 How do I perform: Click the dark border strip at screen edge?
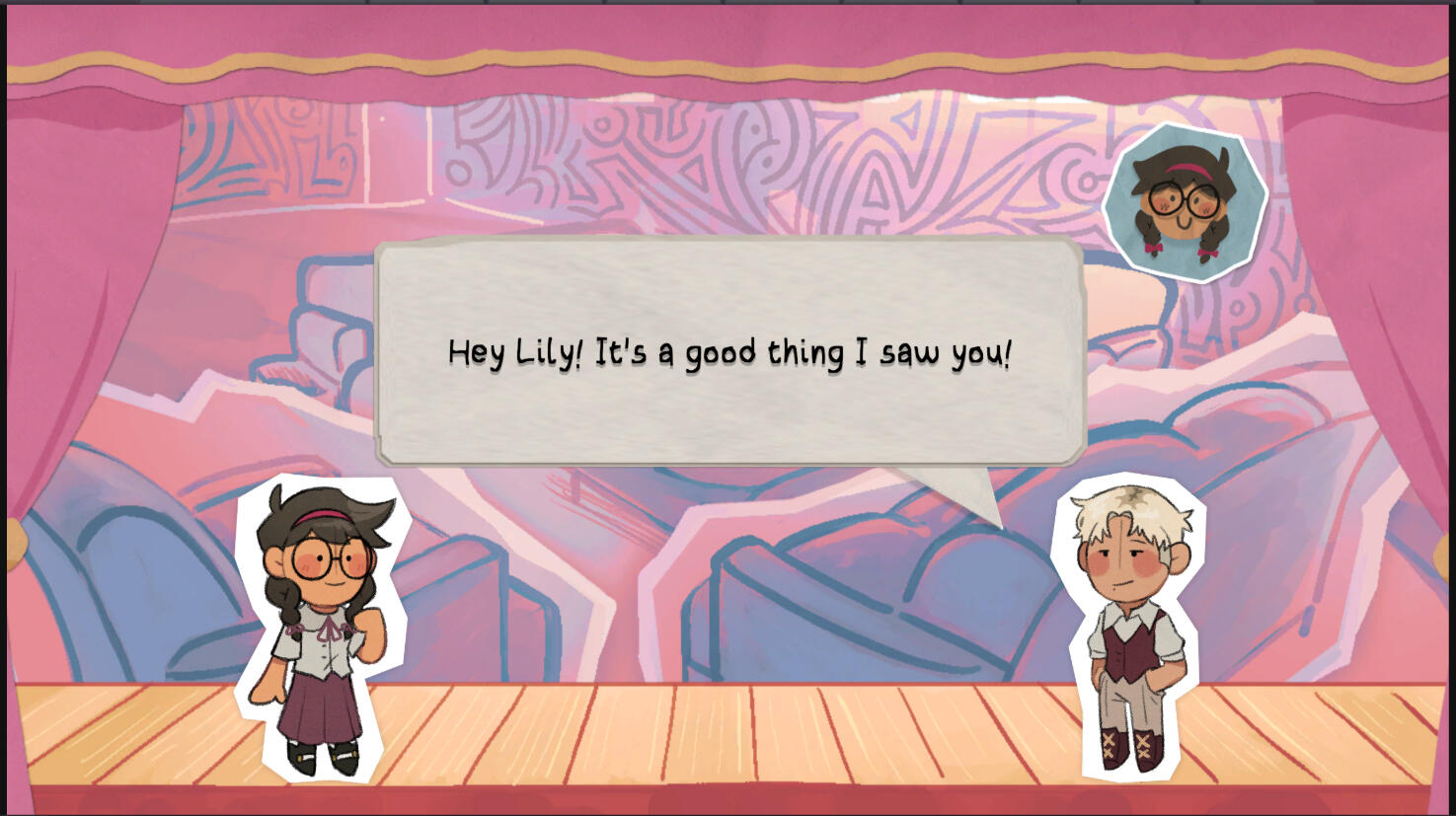pyautogui.click(x=5, y=395)
